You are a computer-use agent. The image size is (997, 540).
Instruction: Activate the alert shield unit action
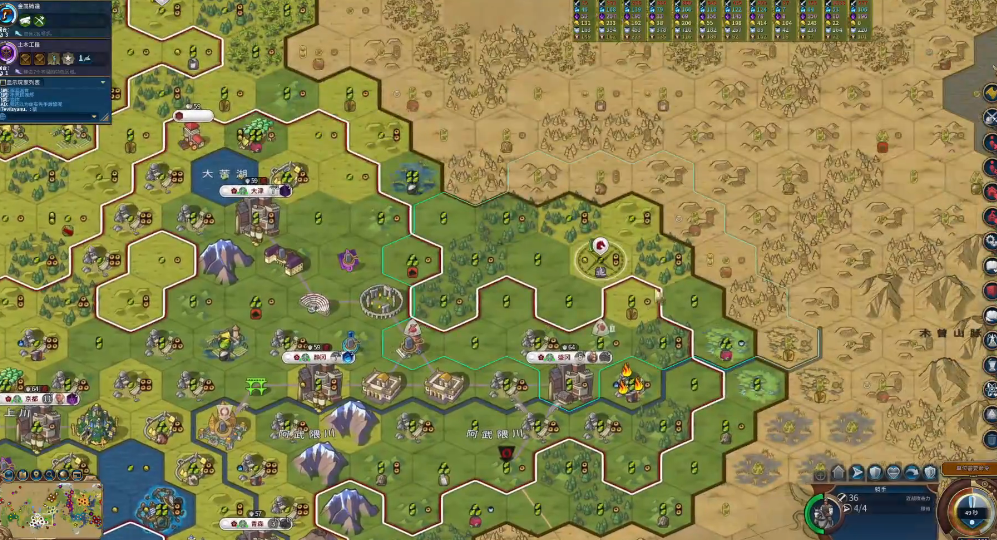pyautogui.click(x=929, y=472)
